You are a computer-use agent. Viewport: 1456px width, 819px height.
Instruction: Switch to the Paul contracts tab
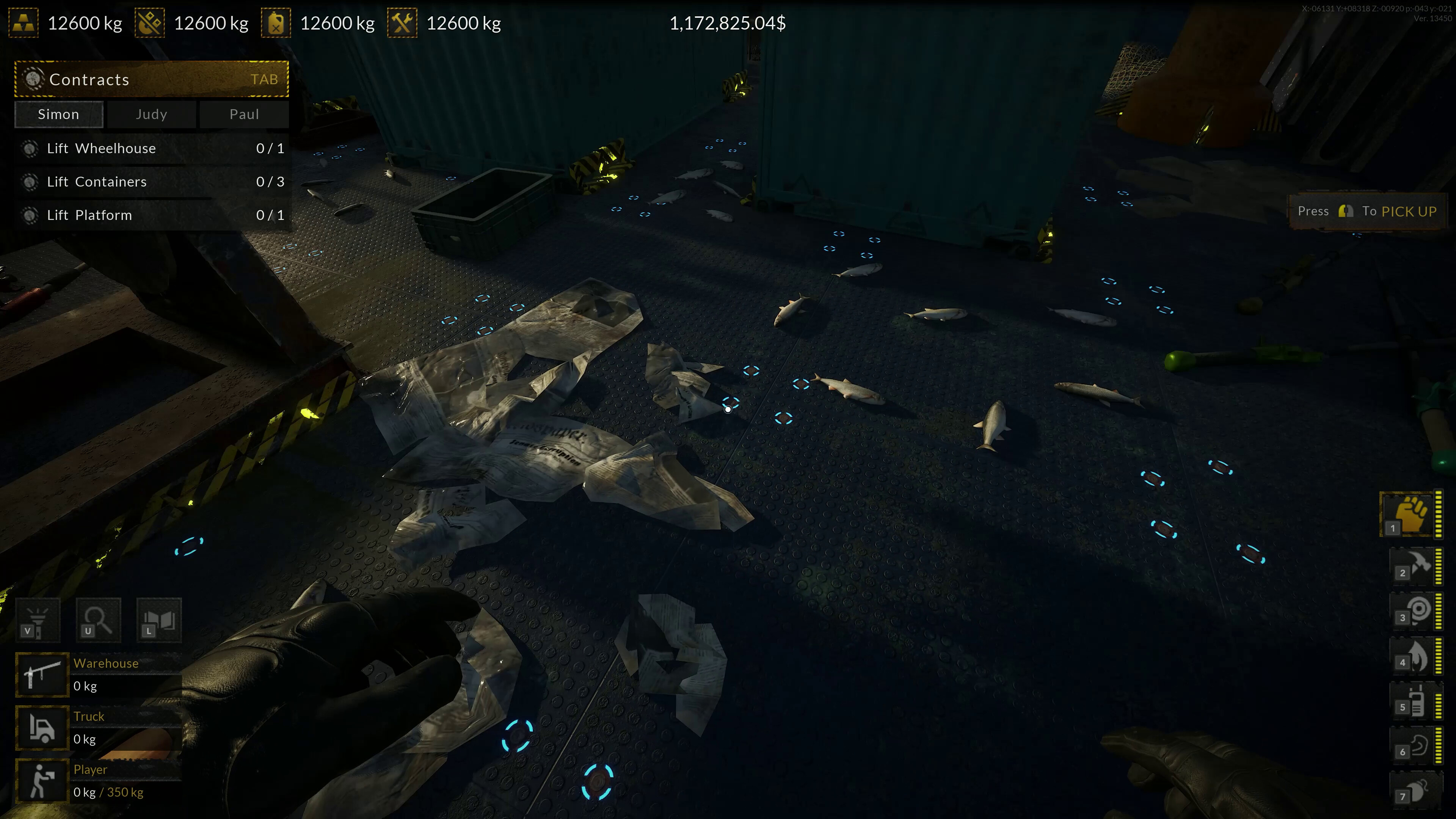click(243, 114)
